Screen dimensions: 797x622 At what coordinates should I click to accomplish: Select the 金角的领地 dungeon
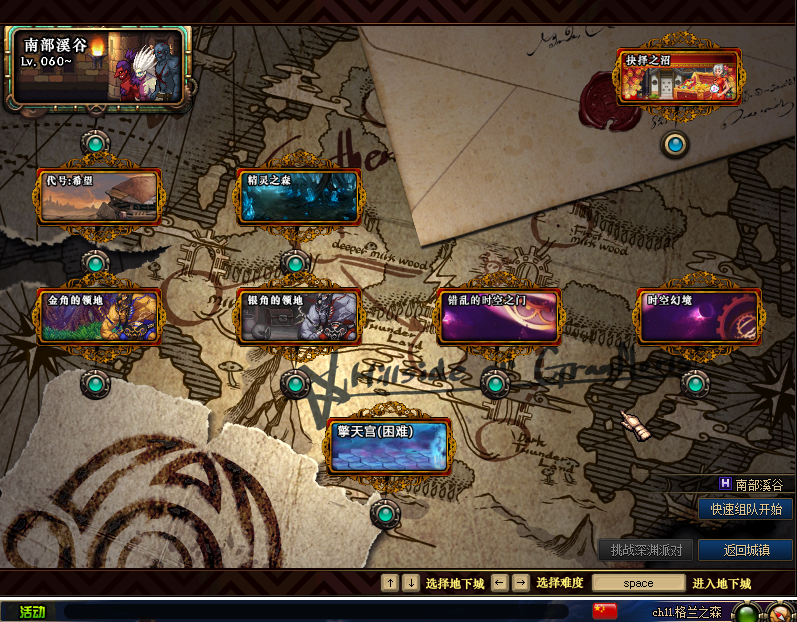click(x=98, y=316)
